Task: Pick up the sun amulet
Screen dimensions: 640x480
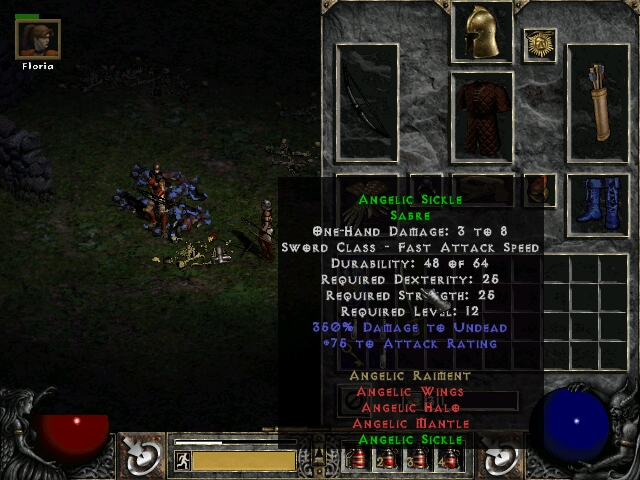Action: tap(540, 44)
